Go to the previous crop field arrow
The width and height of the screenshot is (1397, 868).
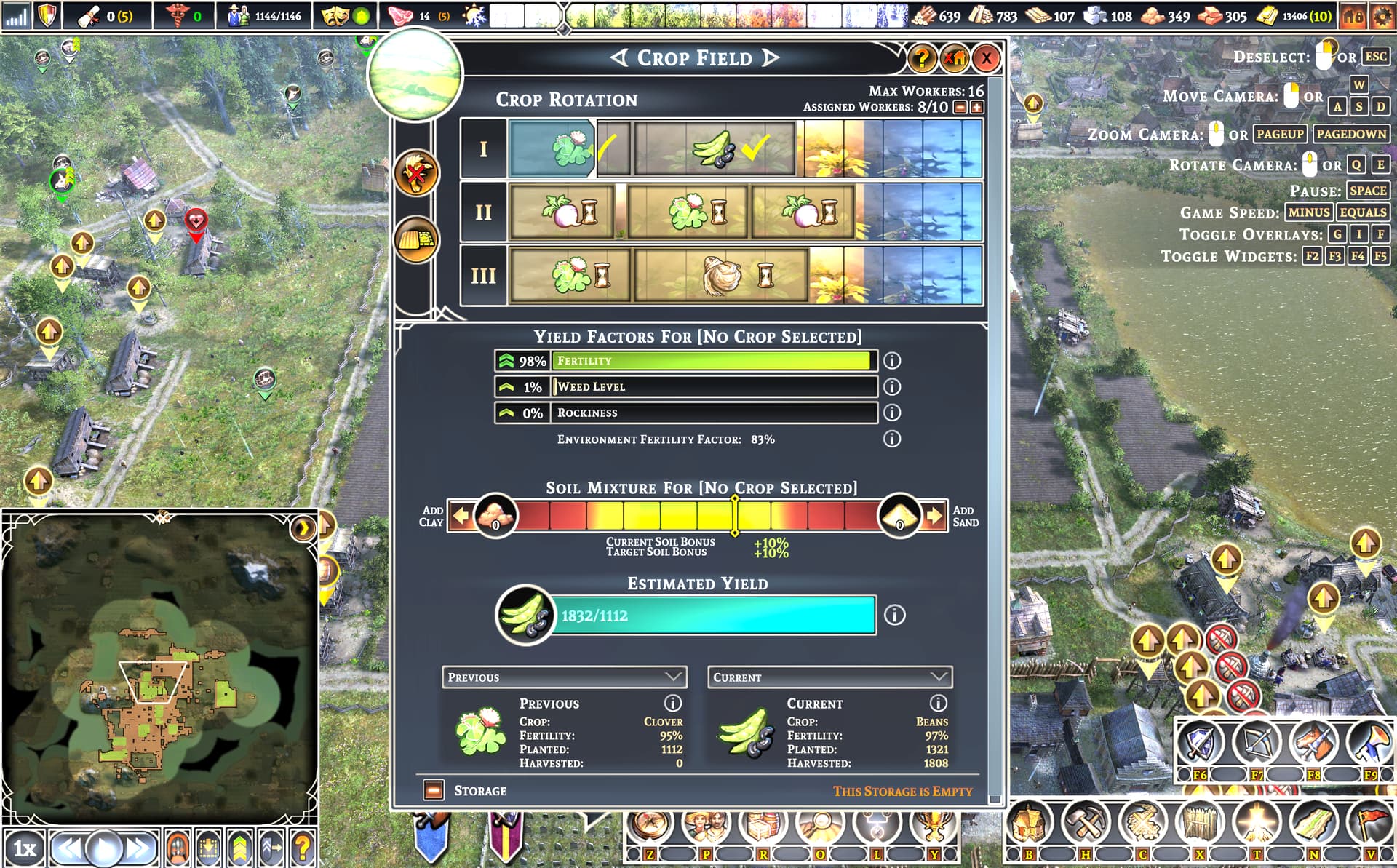pyautogui.click(x=619, y=57)
